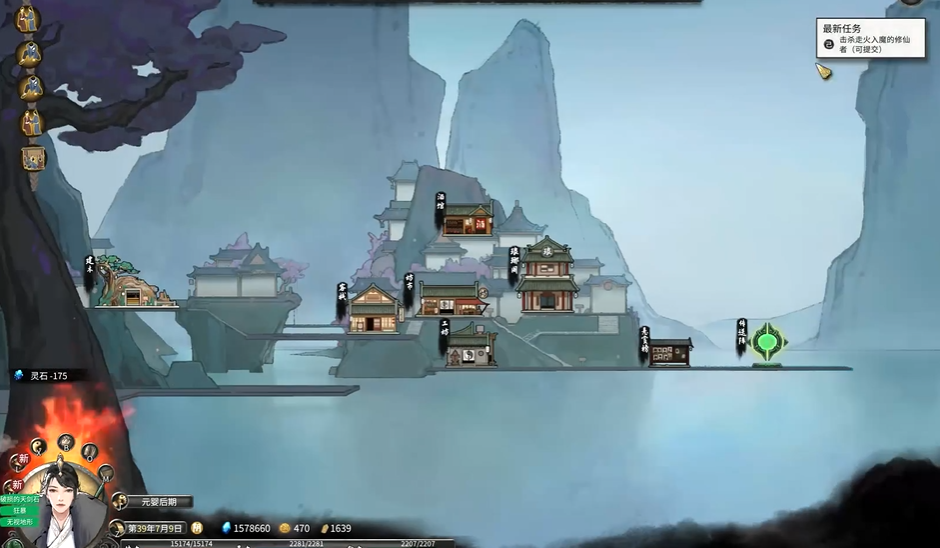Activate the green 传送阵 teleport array
Screen dimensions: 940x548
click(767, 343)
